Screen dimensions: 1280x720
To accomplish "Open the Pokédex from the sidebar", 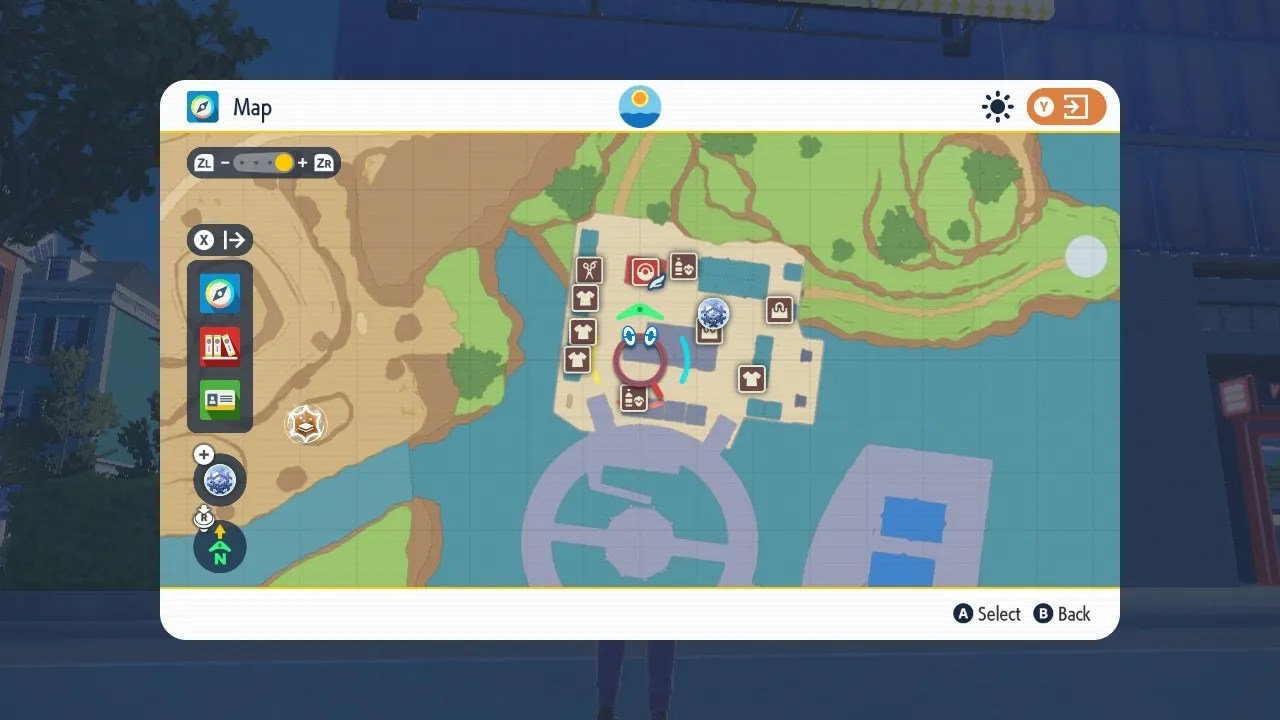I will [x=219, y=346].
